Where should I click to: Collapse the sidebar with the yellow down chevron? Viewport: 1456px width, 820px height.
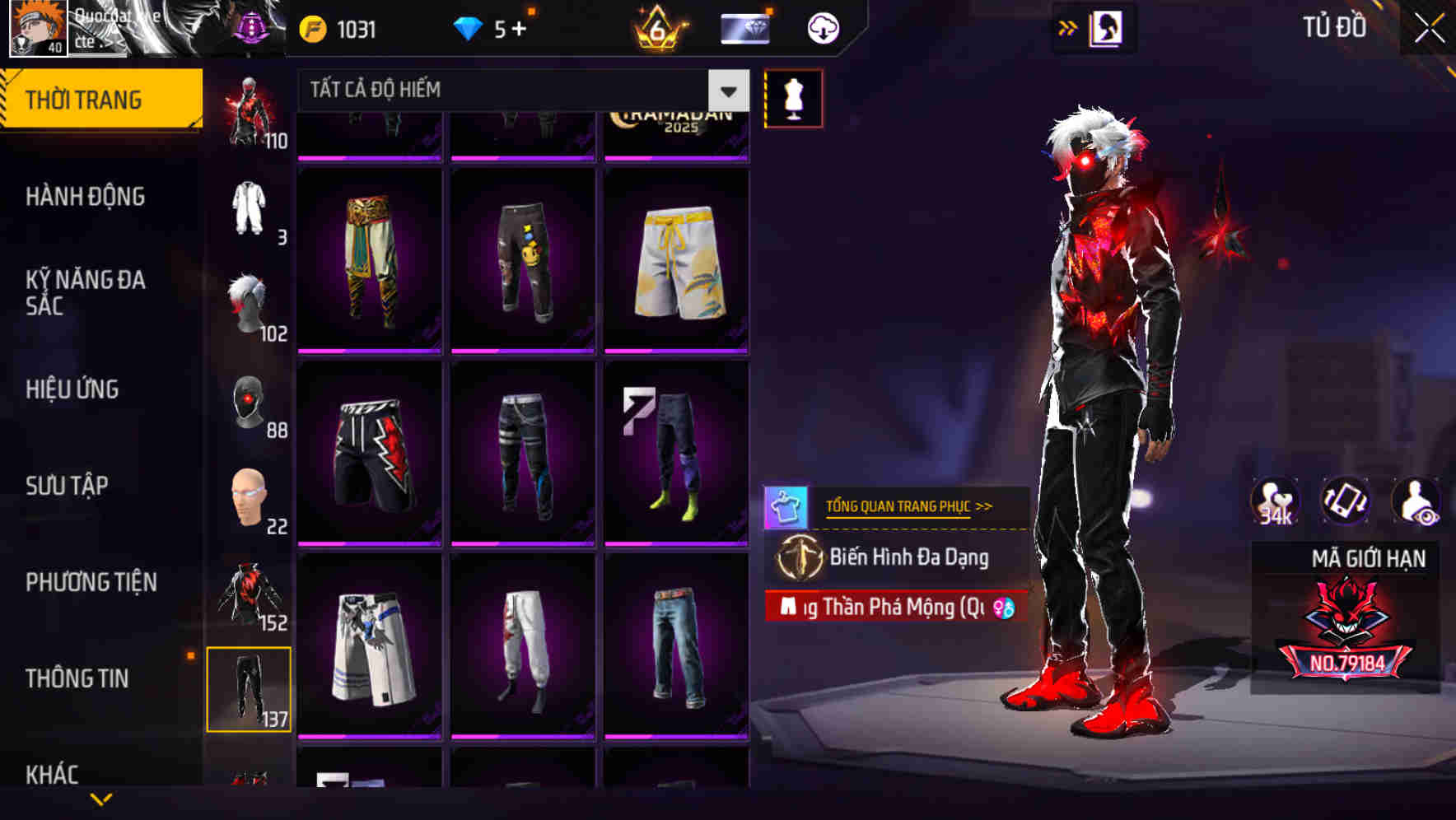click(x=101, y=797)
